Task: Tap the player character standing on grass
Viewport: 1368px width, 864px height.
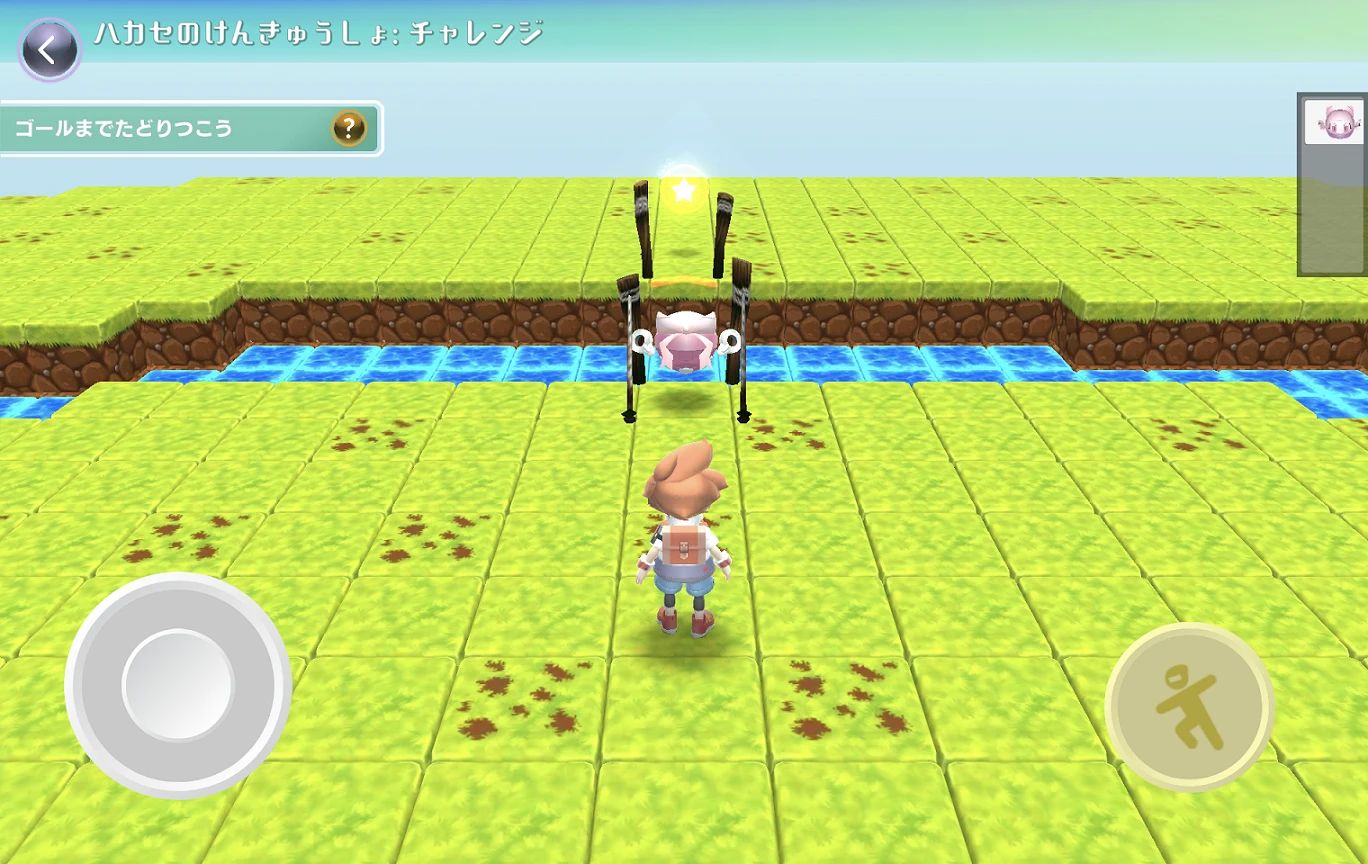Action: [683, 540]
